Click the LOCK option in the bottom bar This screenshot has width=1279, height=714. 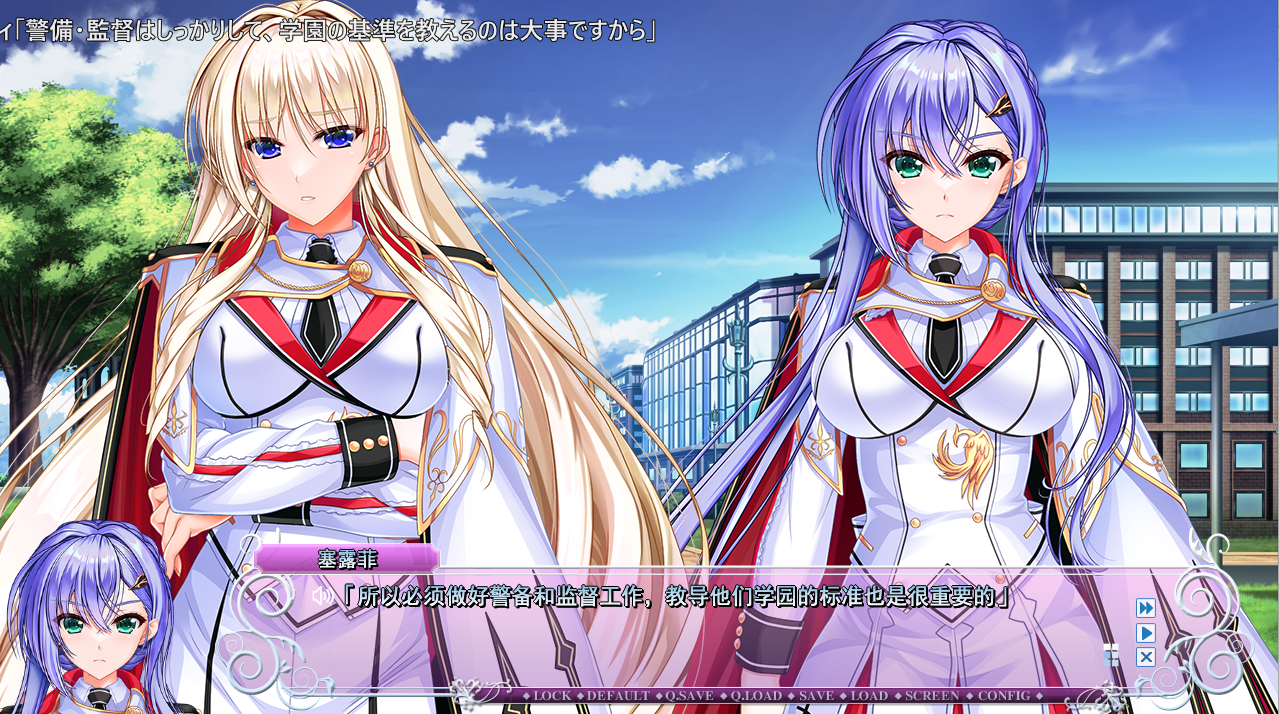point(552,696)
